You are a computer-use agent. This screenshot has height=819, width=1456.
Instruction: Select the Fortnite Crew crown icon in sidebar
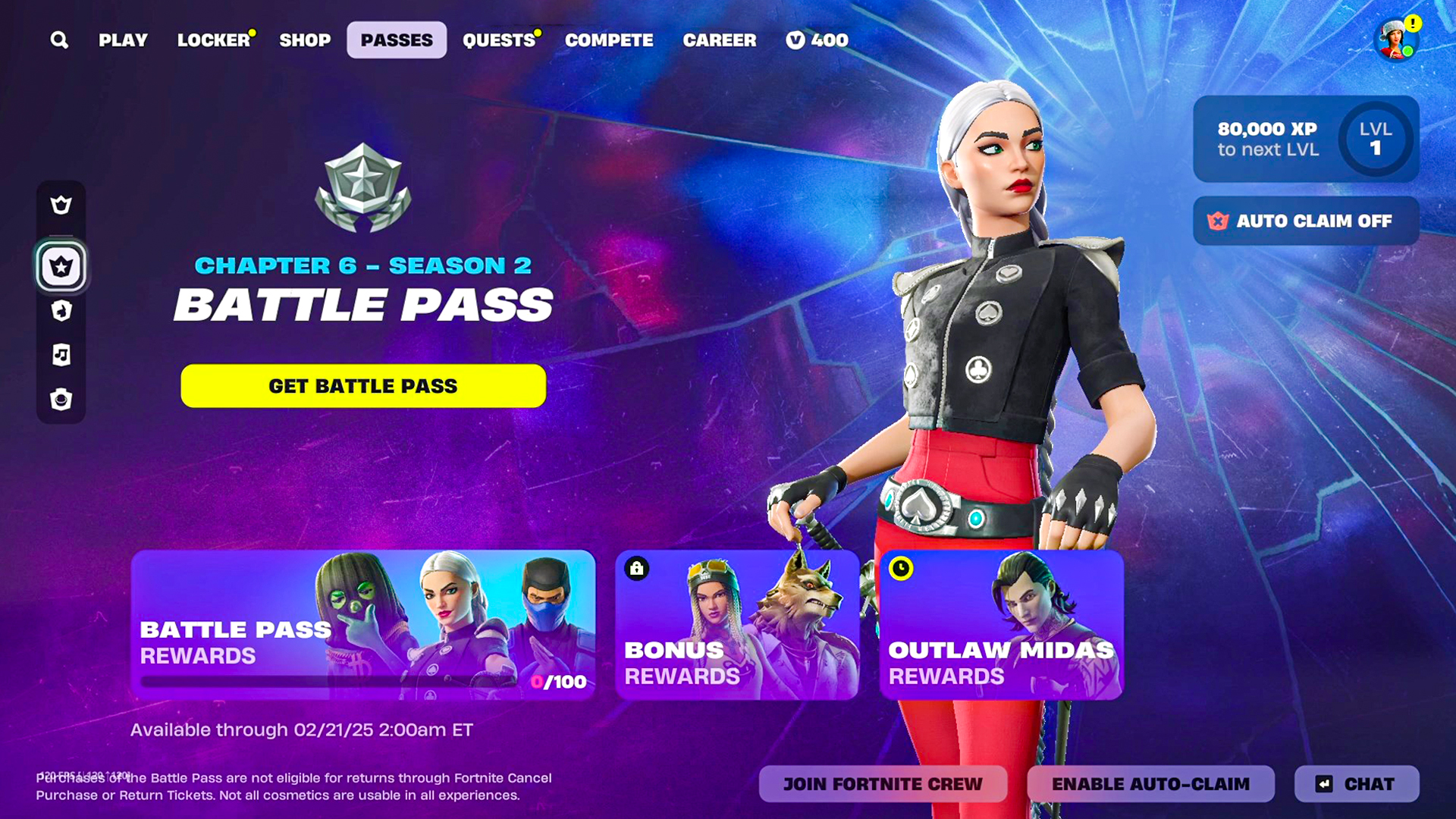[x=61, y=205]
